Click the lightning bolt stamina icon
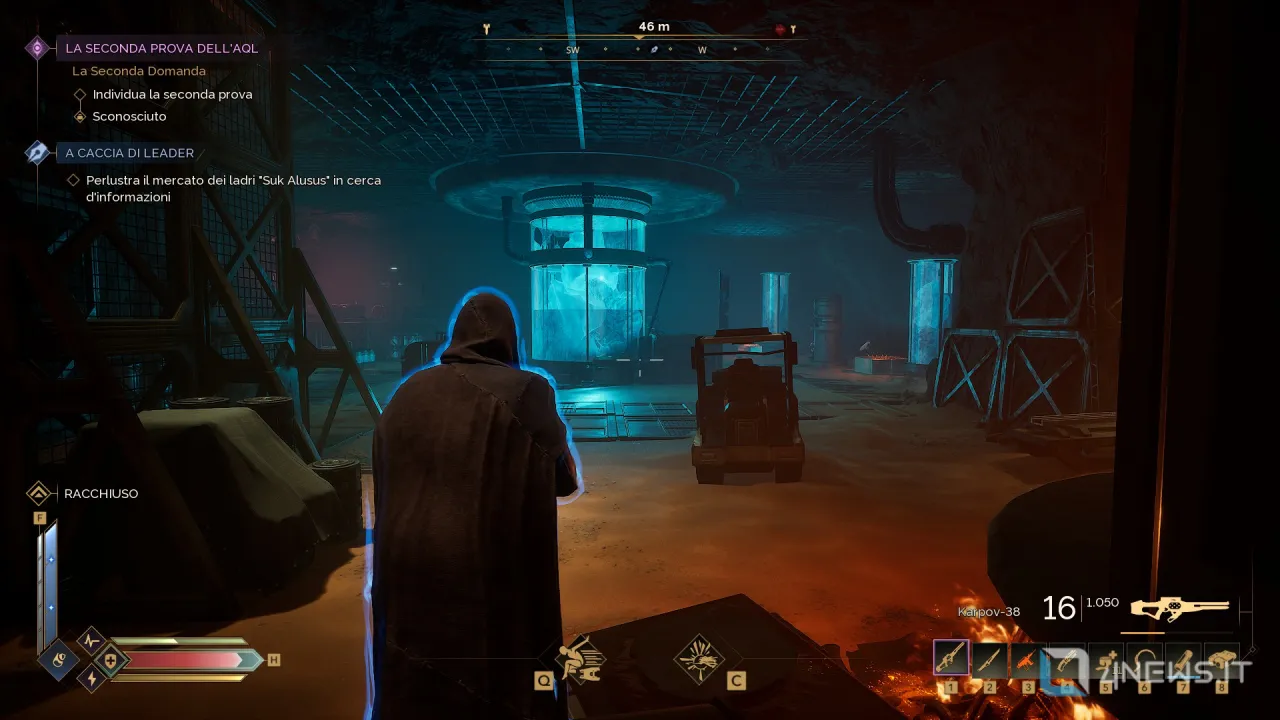Image resolution: width=1280 pixels, height=720 pixels. 91,679
